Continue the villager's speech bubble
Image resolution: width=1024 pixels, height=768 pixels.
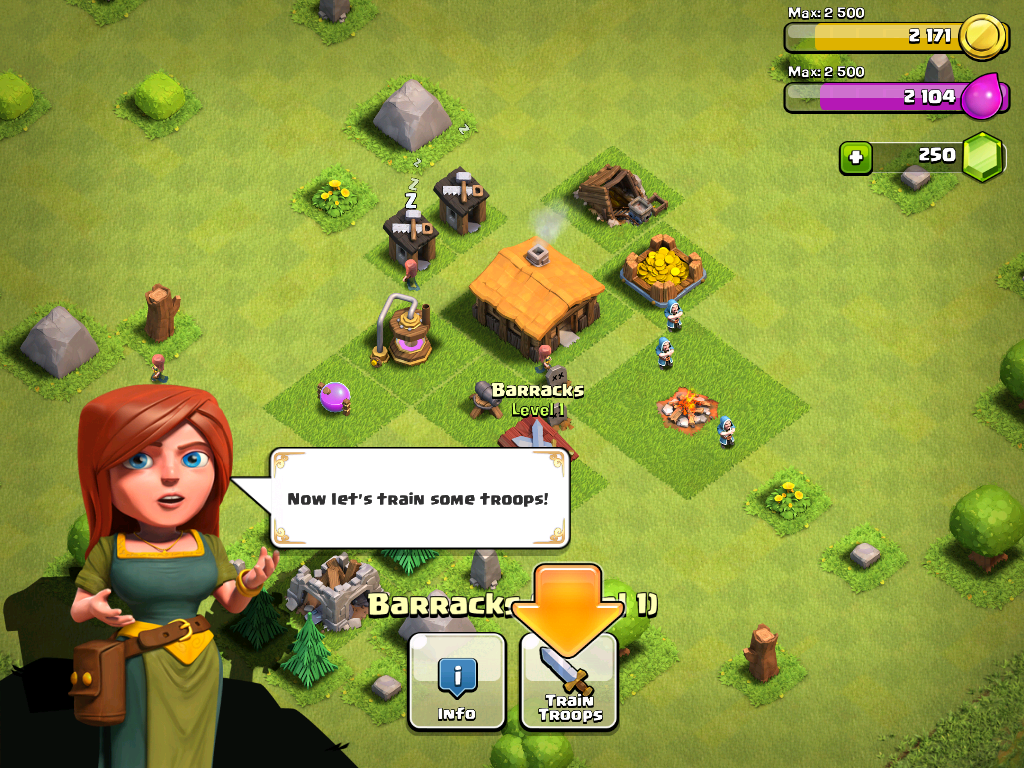pyautogui.click(x=419, y=497)
